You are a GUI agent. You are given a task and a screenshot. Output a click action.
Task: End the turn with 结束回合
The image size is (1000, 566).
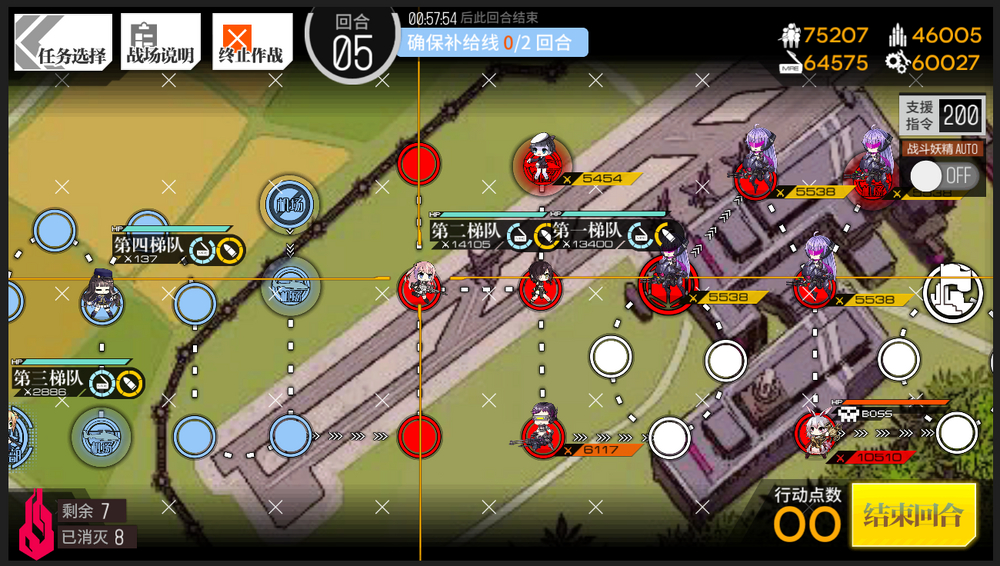[913, 515]
